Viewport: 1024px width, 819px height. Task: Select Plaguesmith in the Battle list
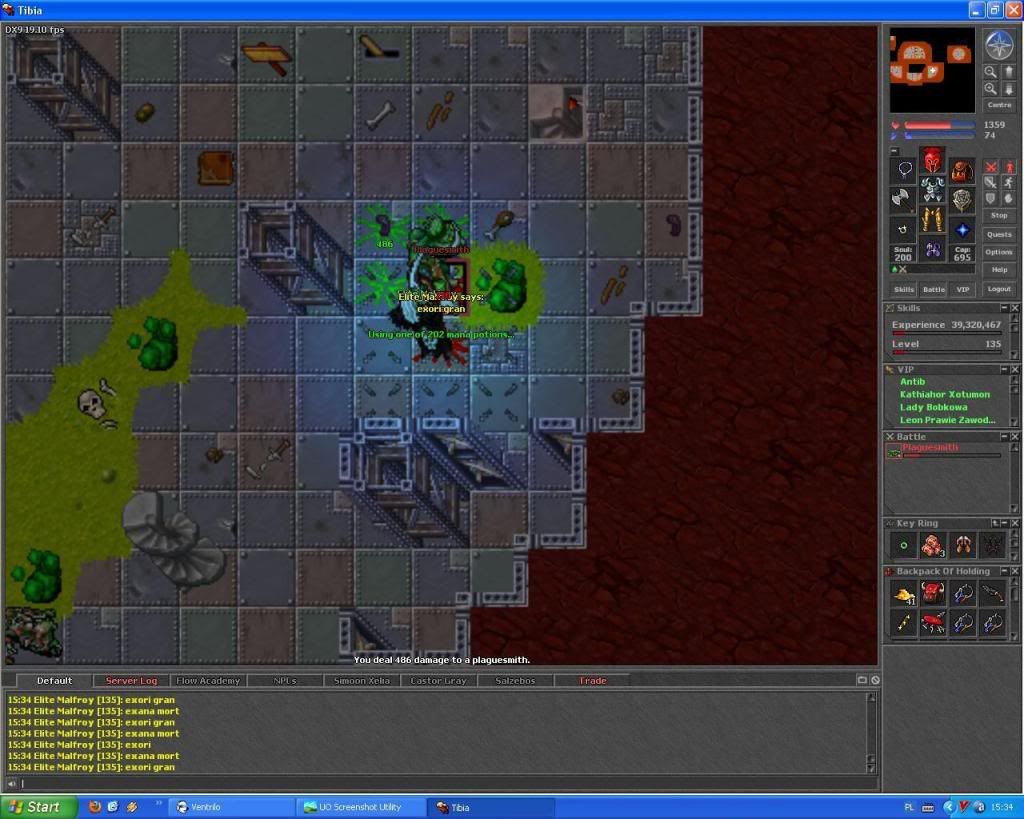click(930, 448)
